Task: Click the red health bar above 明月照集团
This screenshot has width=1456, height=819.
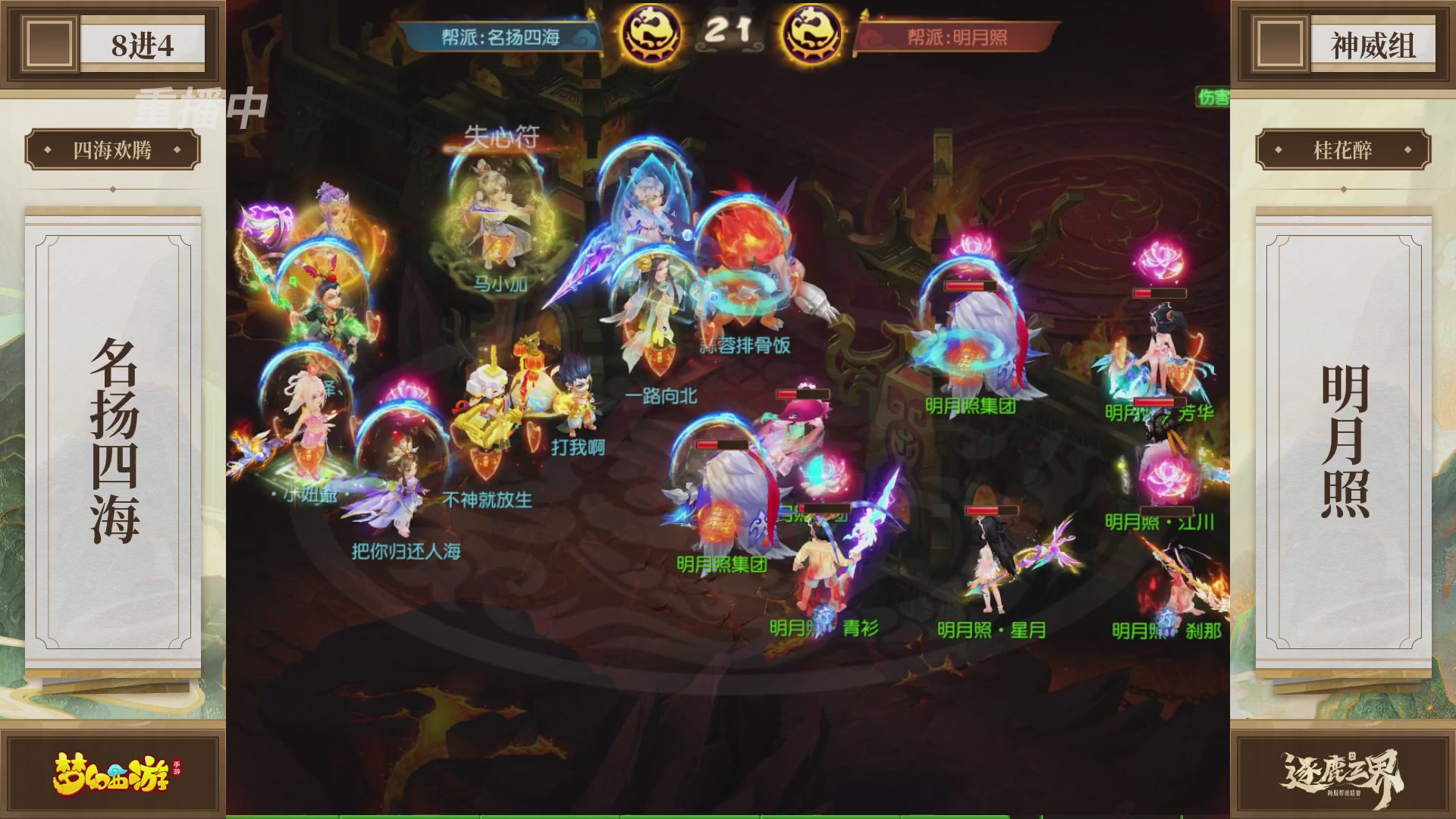Action: 968,287
